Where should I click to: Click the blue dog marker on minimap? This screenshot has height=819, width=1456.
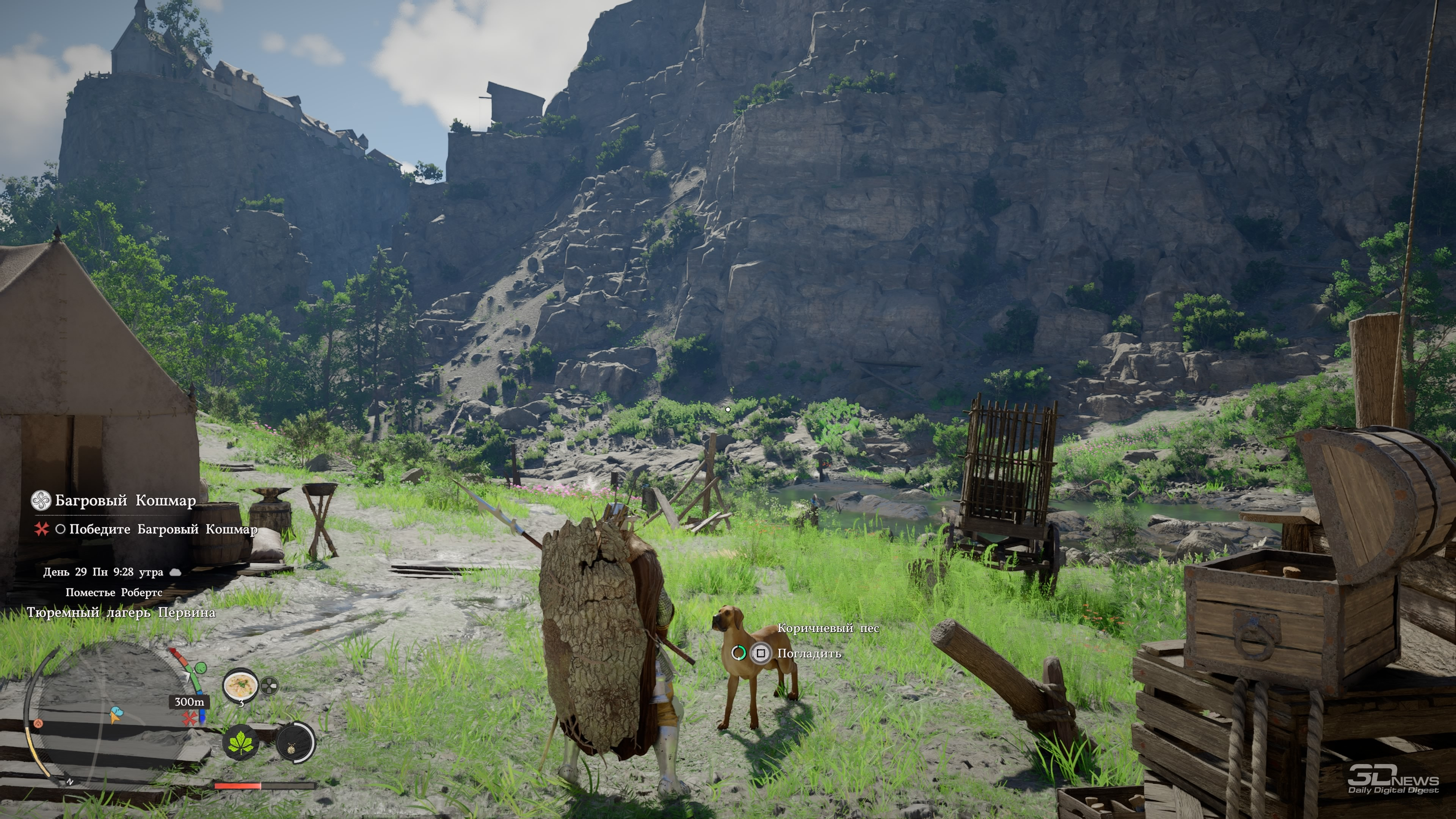point(116,714)
